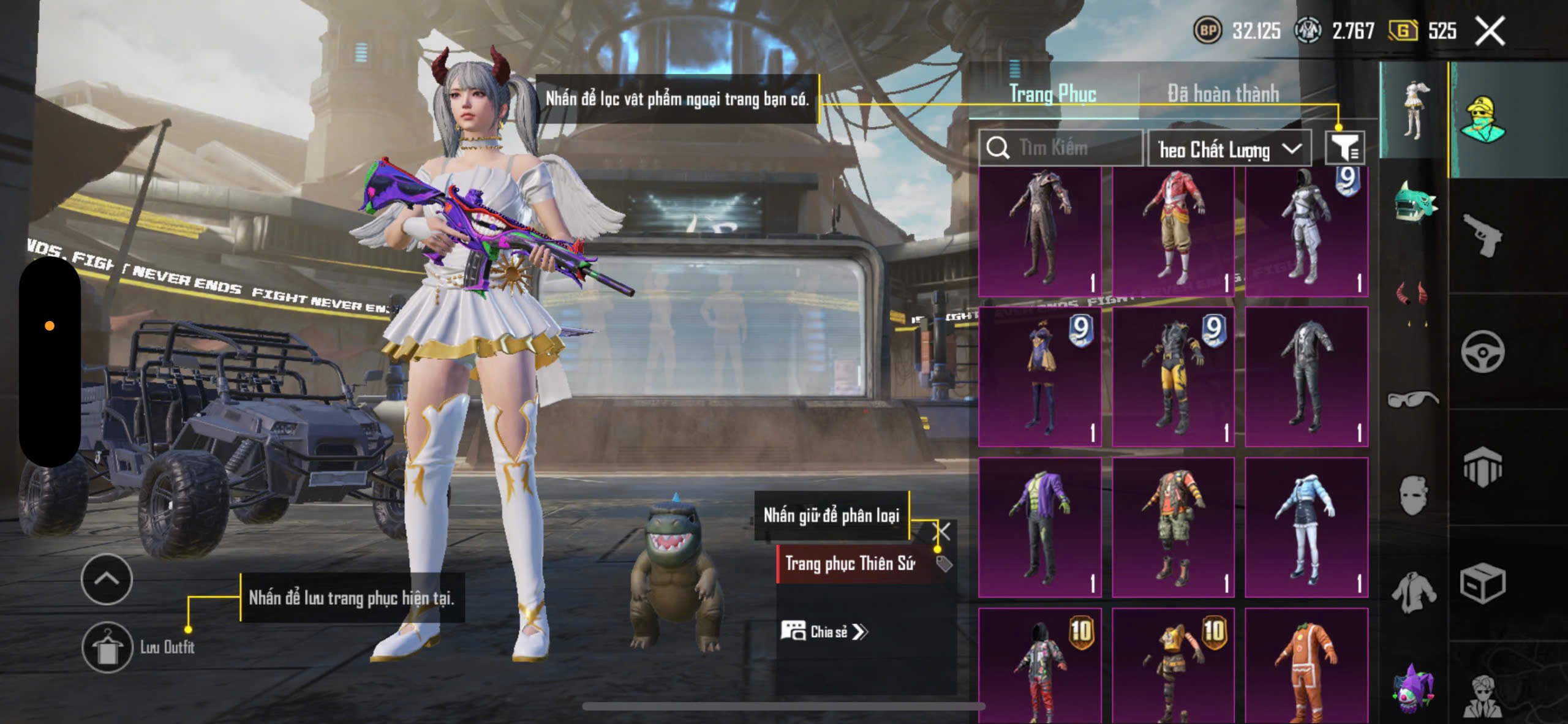The width and height of the screenshot is (1568, 724).
Task: Close the inventory screen with the X
Action: pyautogui.click(x=1490, y=31)
